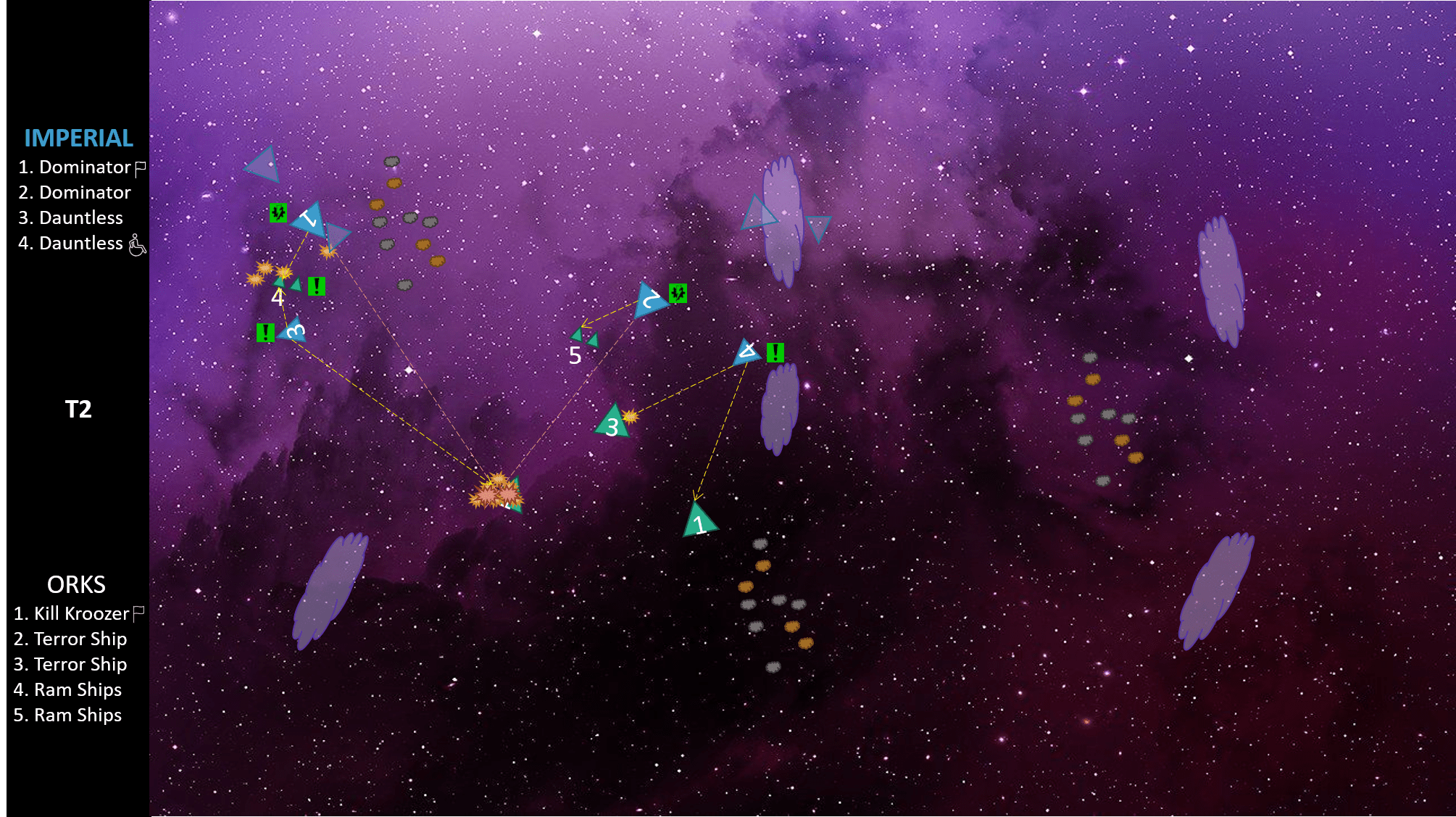This screenshot has height=817, width=1456.
Task: Select 1. Kill Kroozer in Orks list
Action: [x=71, y=614]
